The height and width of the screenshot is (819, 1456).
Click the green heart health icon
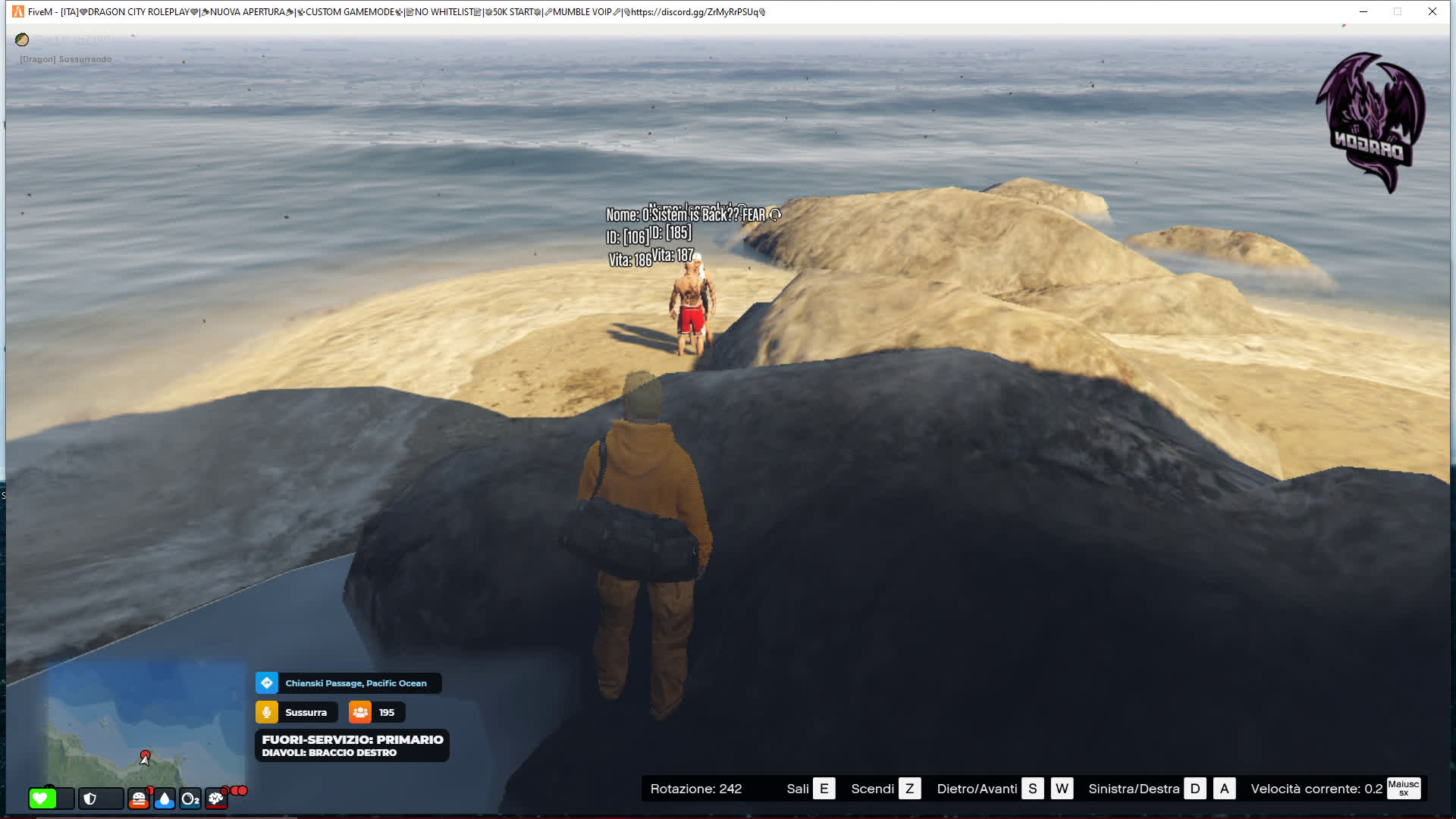pyautogui.click(x=42, y=799)
